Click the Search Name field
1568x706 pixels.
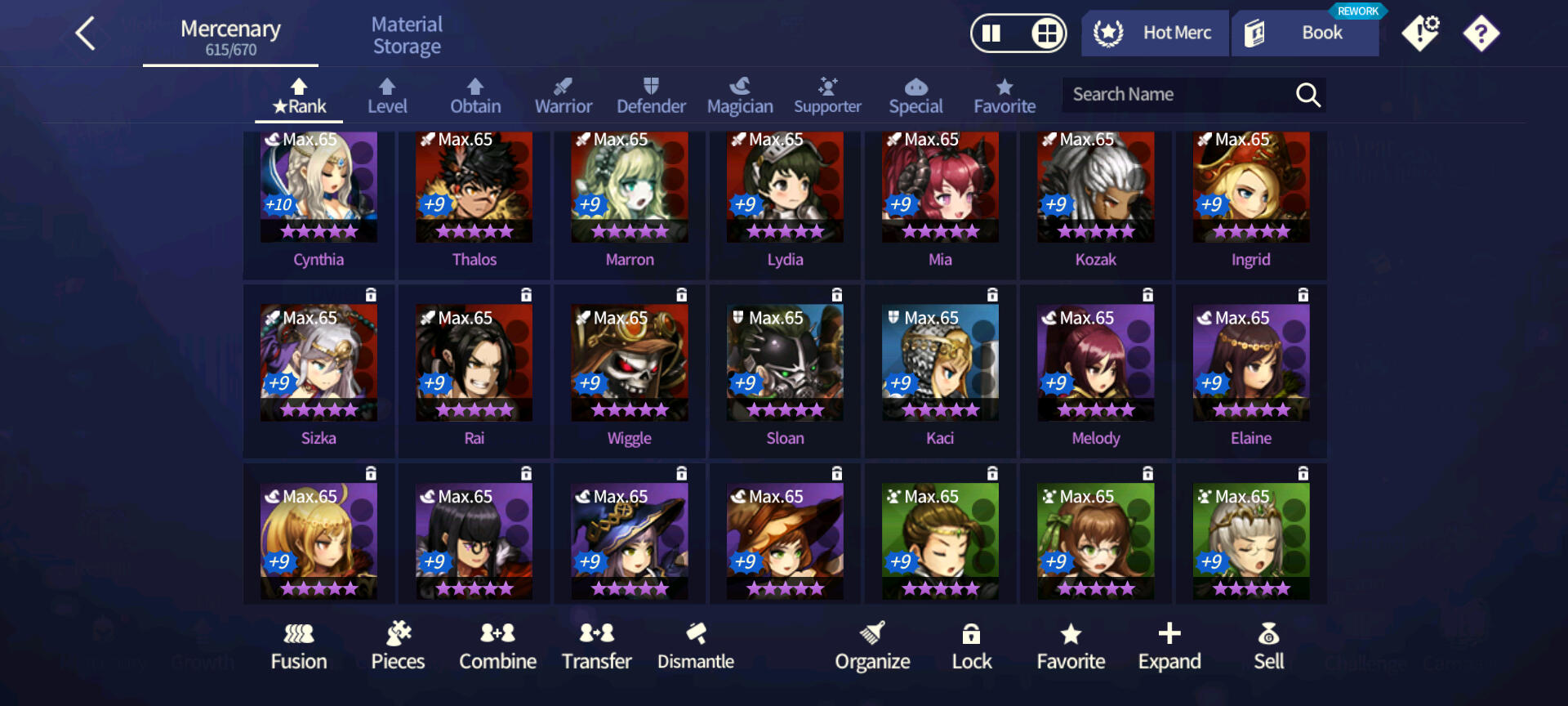(1176, 95)
